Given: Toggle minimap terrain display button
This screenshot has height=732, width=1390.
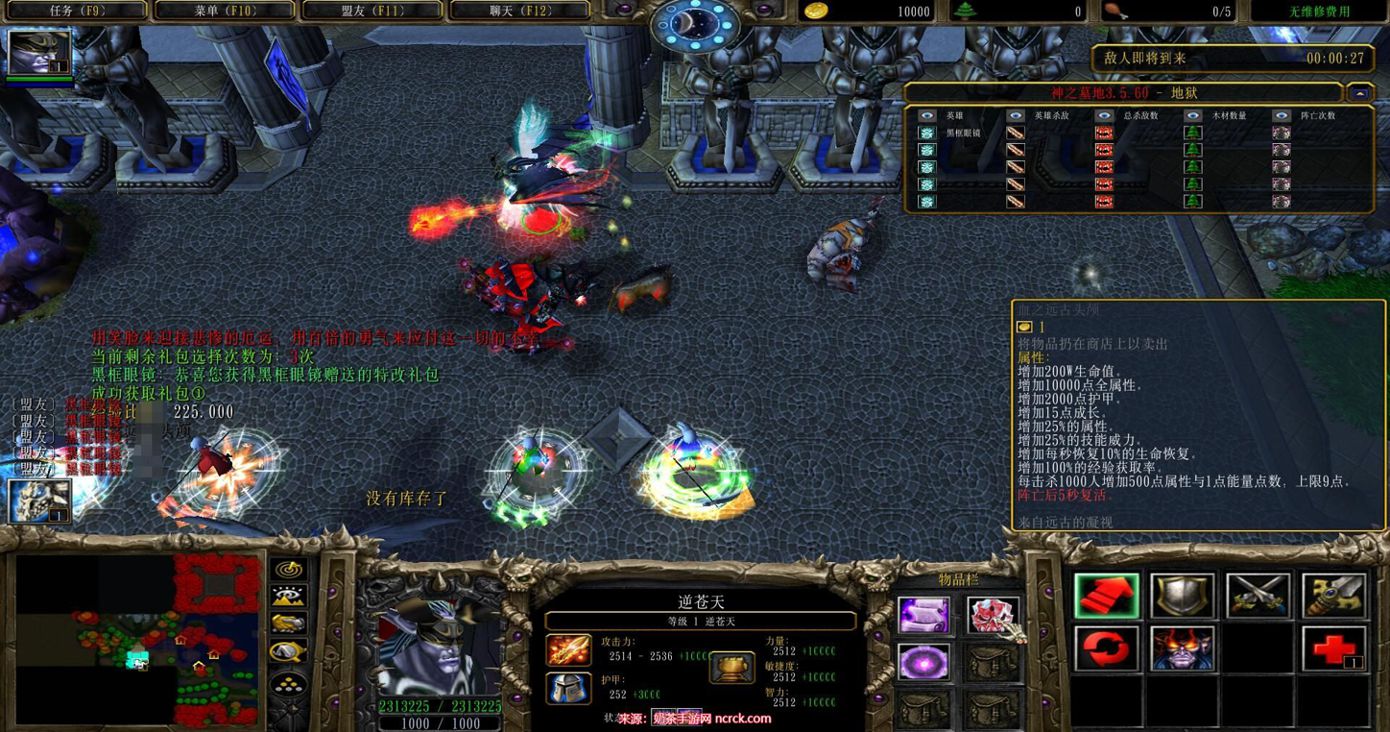Looking at the screenshot, I should pyautogui.click(x=289, y=597).
